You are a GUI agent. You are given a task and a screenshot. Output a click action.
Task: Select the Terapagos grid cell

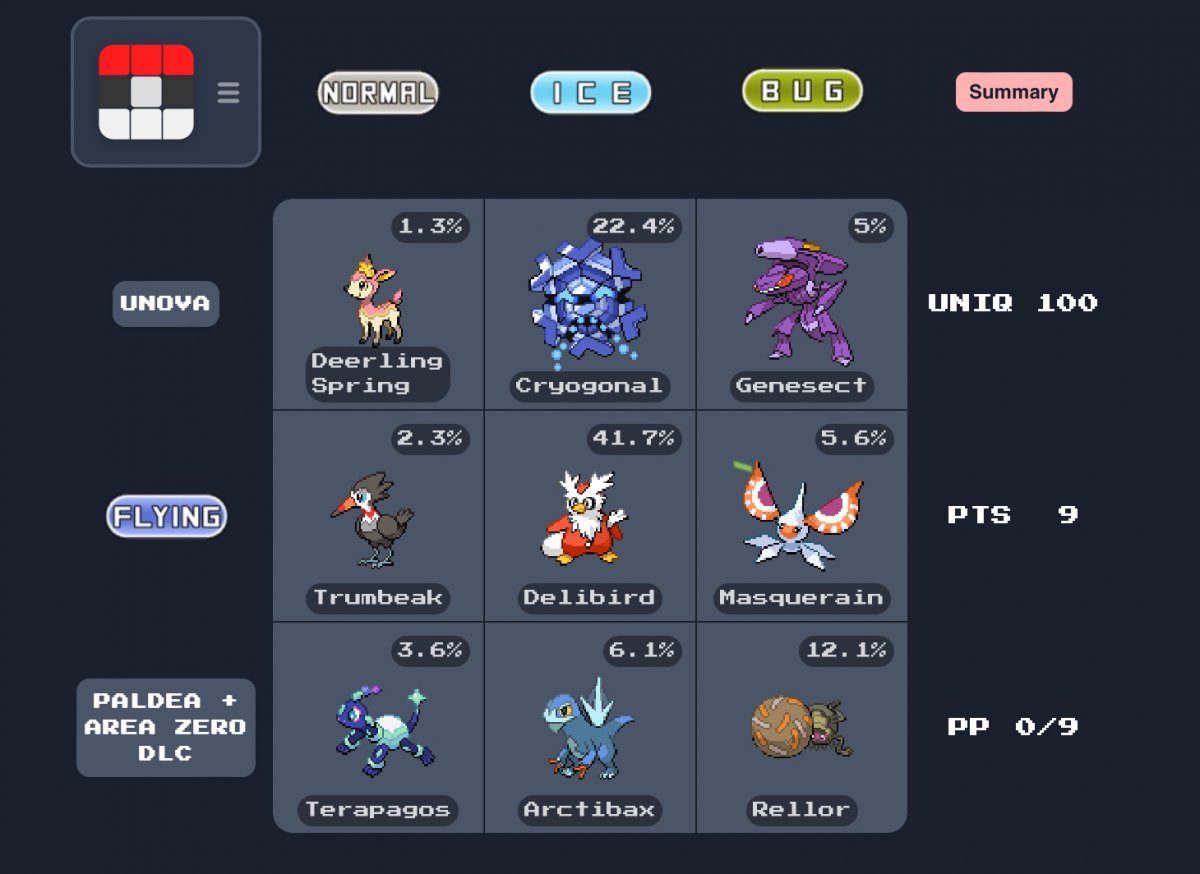[378, 728]
